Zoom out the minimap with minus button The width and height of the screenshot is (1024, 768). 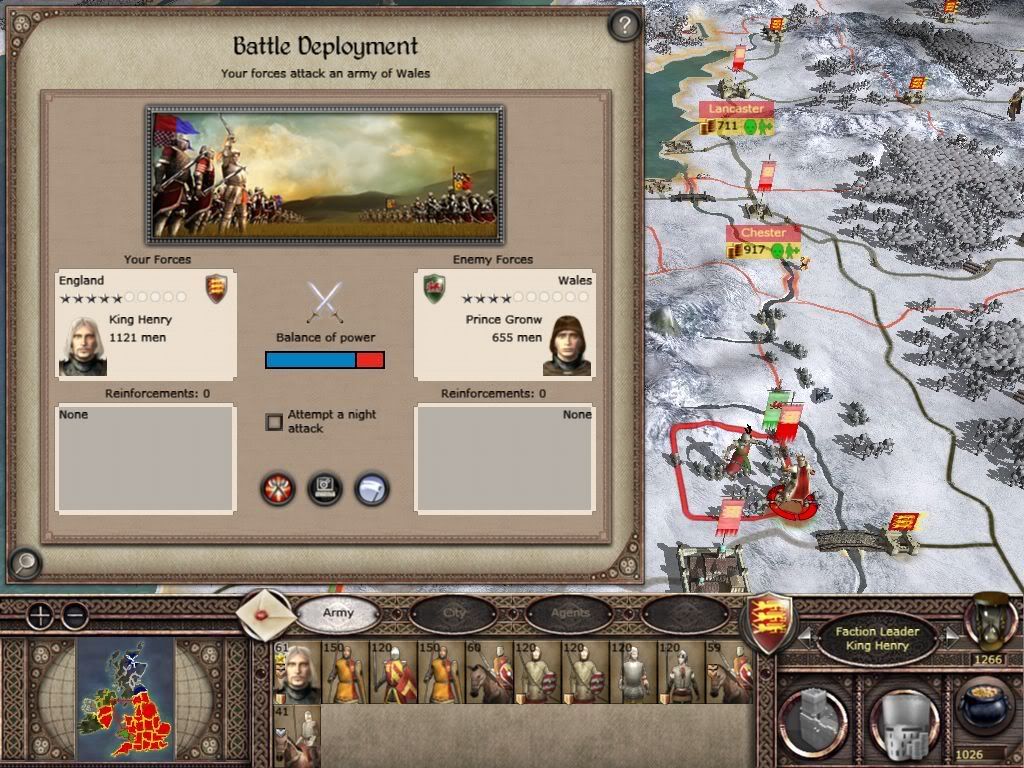(x=74, y=615)
